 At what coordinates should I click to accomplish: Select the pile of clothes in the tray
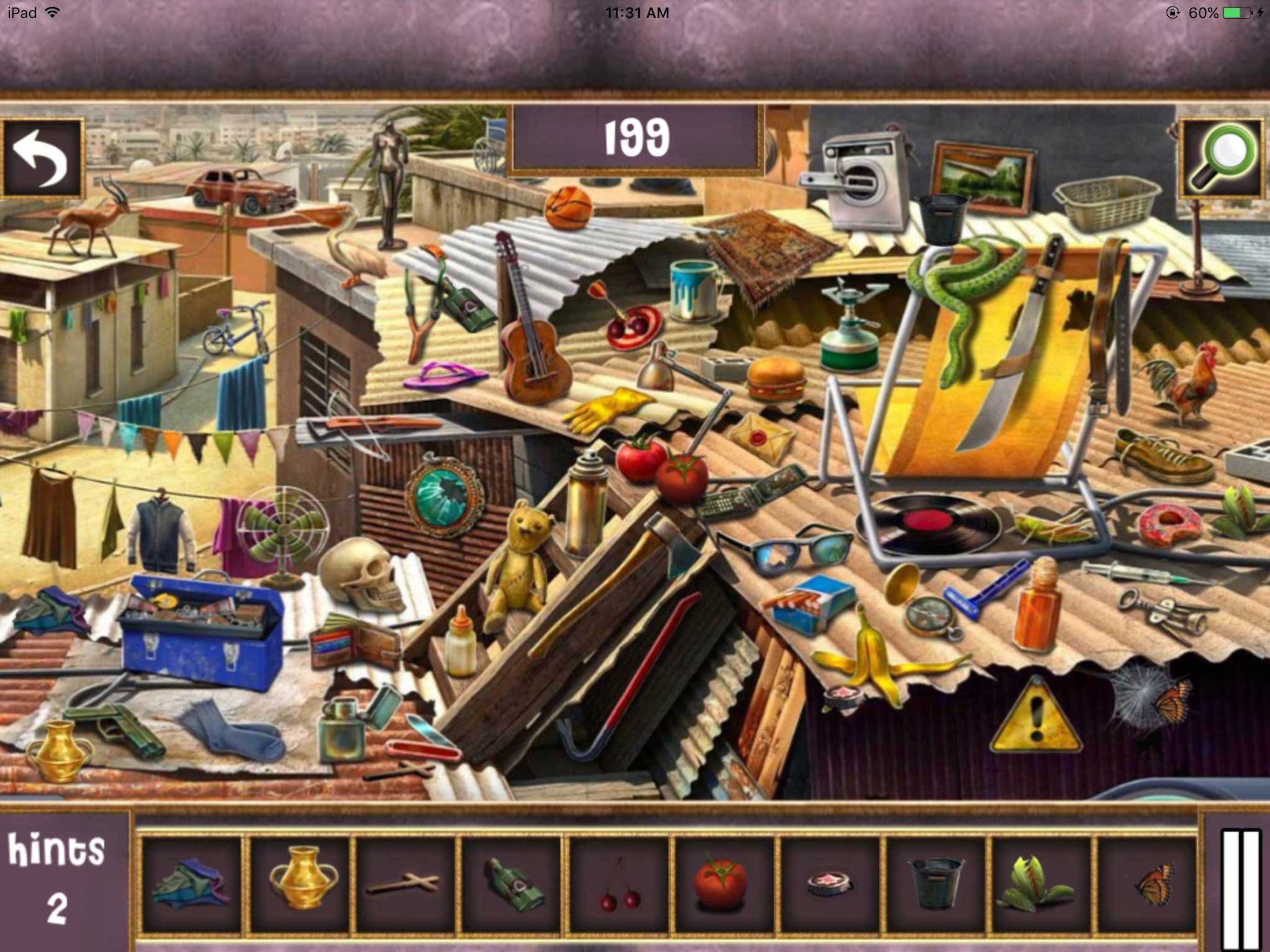click(x=191, y=885)
